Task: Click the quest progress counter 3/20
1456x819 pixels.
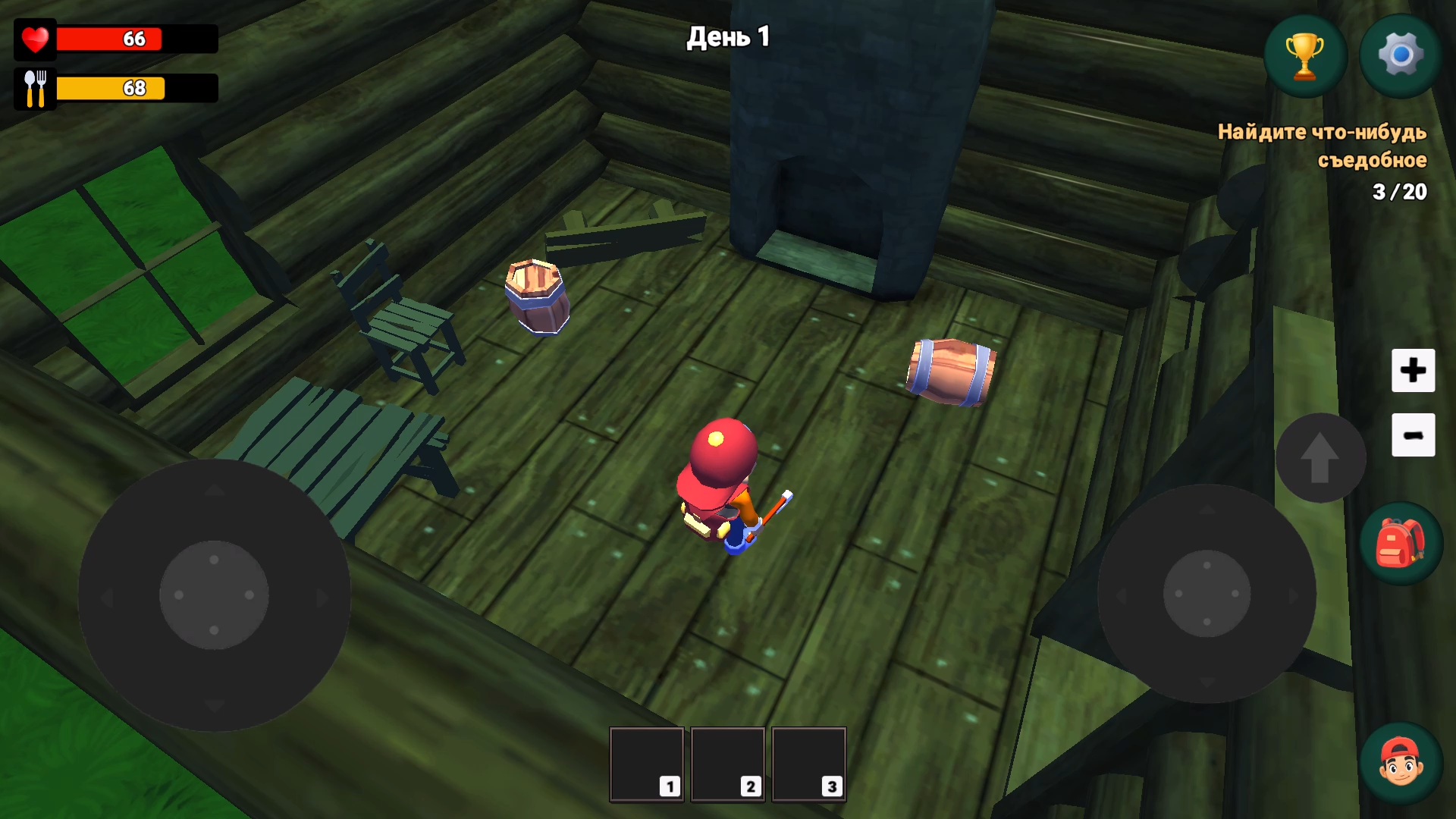Action: [x=1398, y=192]
